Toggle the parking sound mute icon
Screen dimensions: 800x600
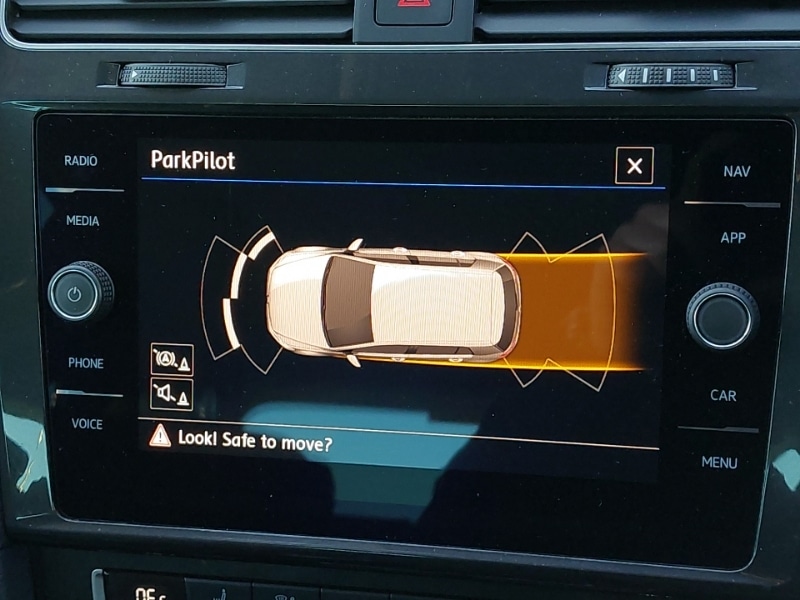(x=171, y=394)
